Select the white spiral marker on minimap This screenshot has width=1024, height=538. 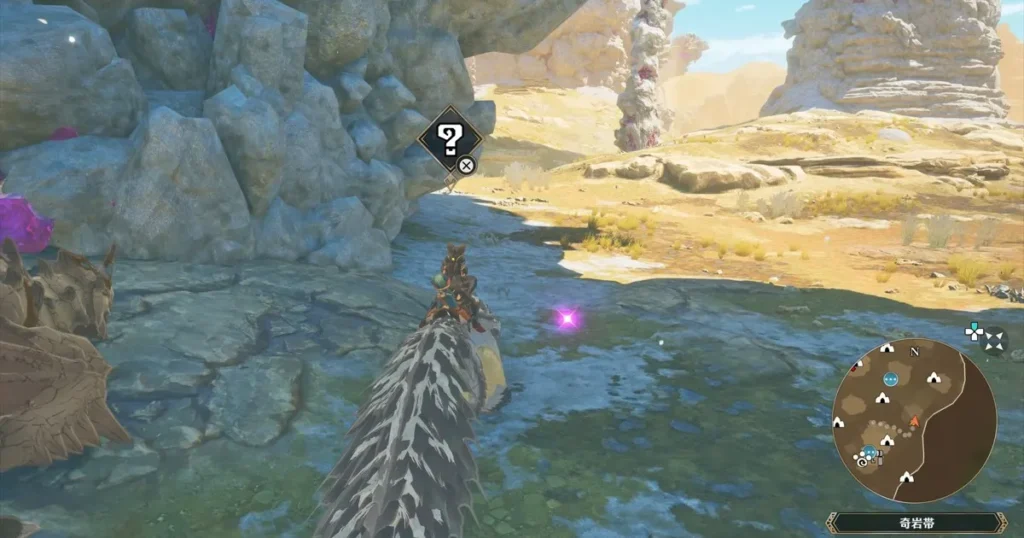[860, 463]
